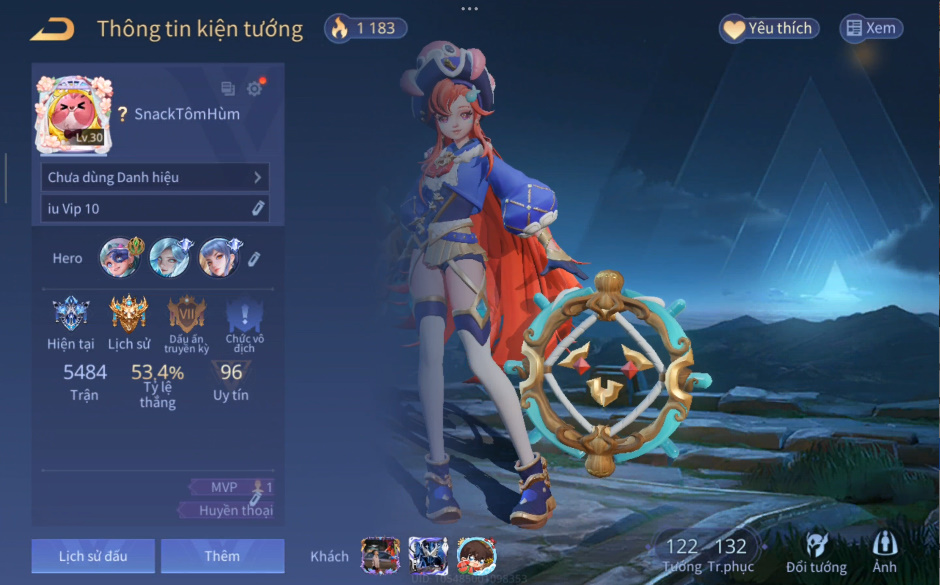940x585 pixels.
Task: View the Lịch sử rank badge
Action: point(129,314)
